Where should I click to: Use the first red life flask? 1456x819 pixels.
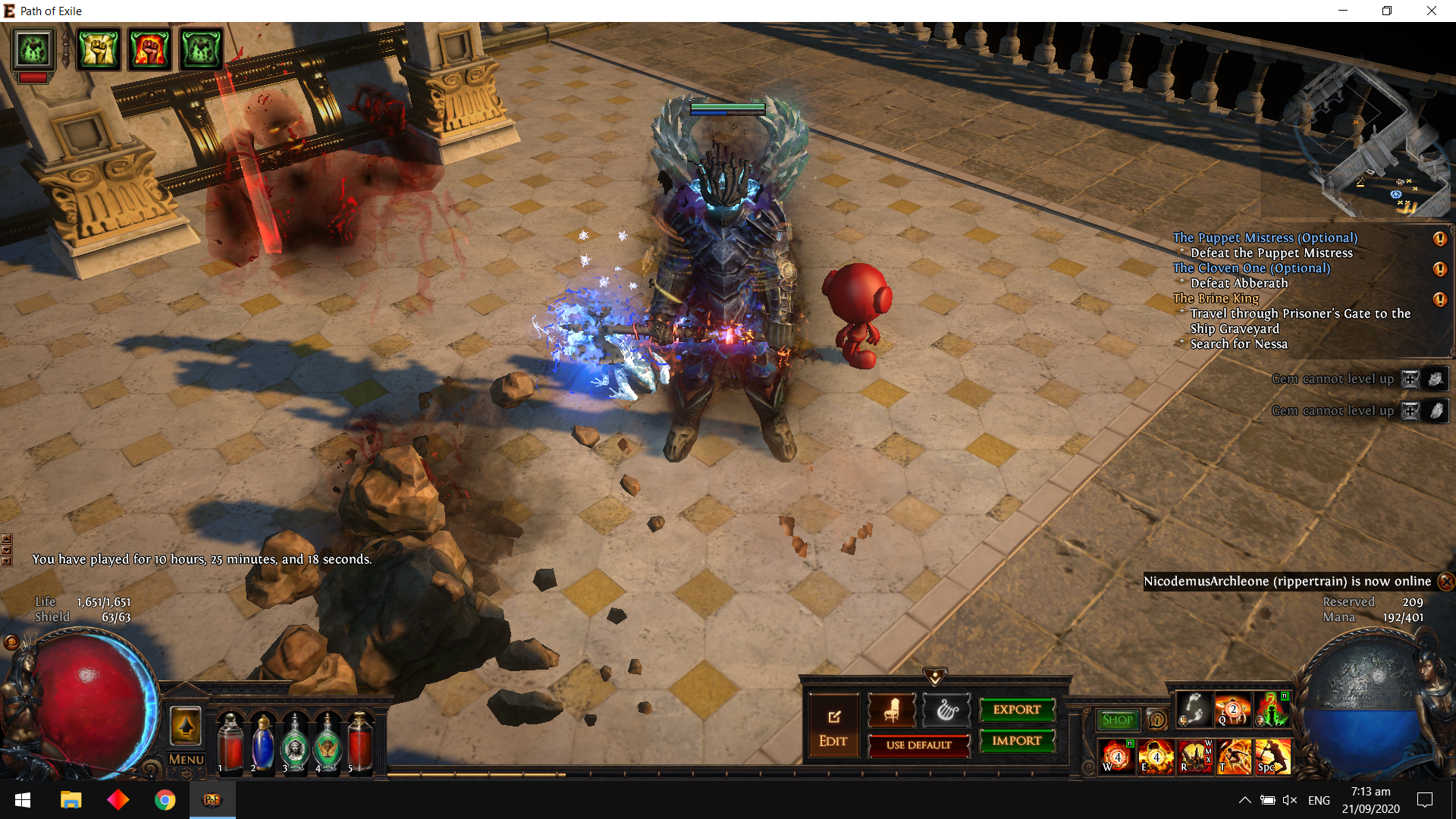click(x=230, y=743)
